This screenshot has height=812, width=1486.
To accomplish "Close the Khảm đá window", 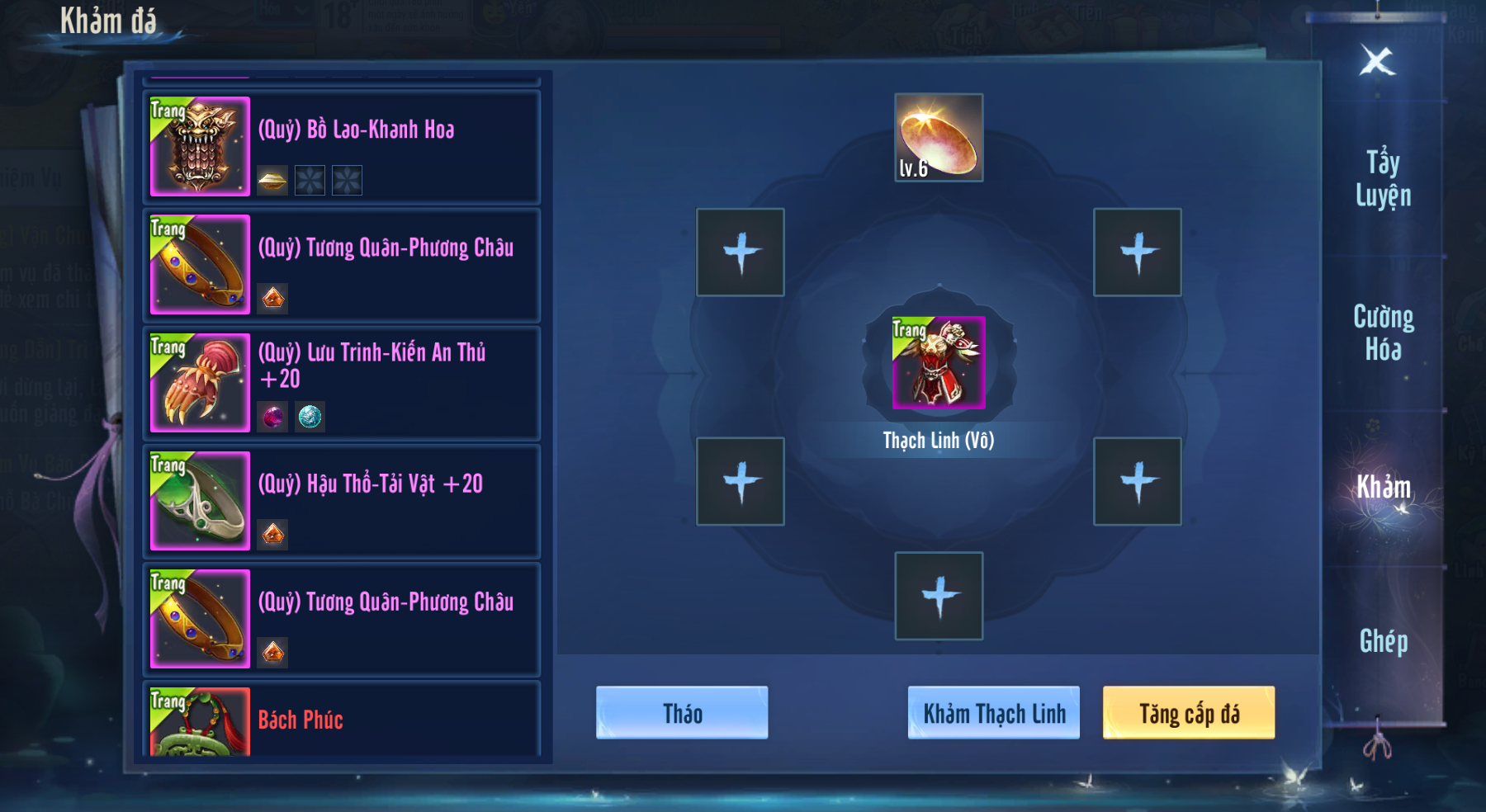I will pyautogui.click(x=1377, y=61).
